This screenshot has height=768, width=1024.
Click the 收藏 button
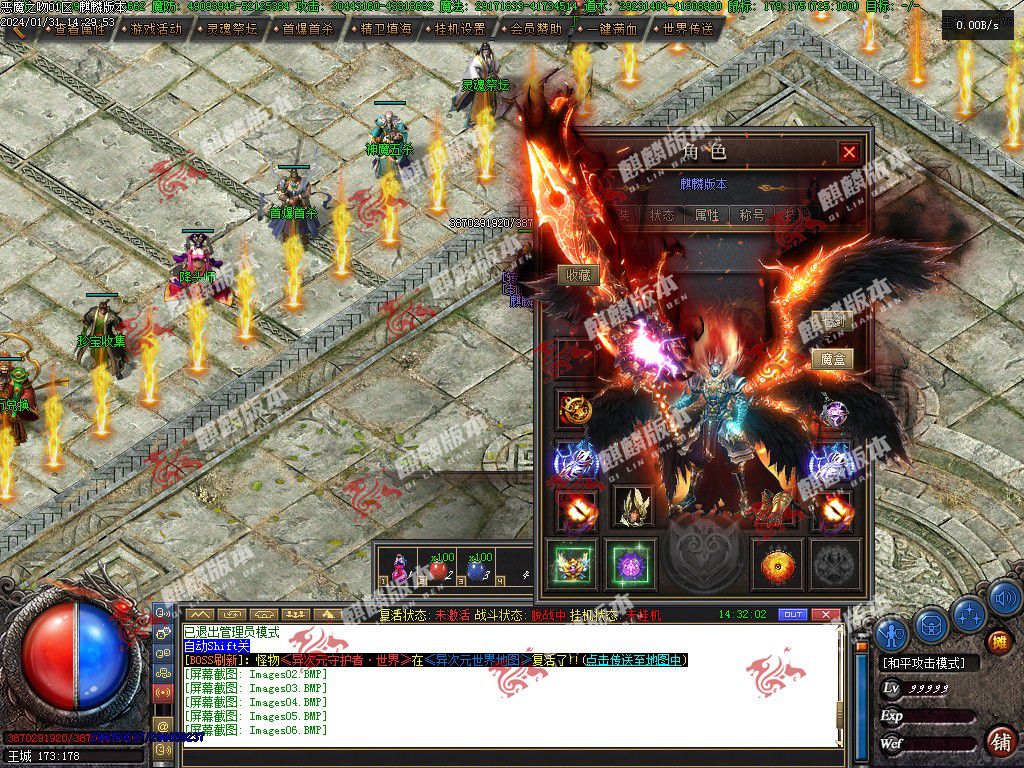coord(578,275)
